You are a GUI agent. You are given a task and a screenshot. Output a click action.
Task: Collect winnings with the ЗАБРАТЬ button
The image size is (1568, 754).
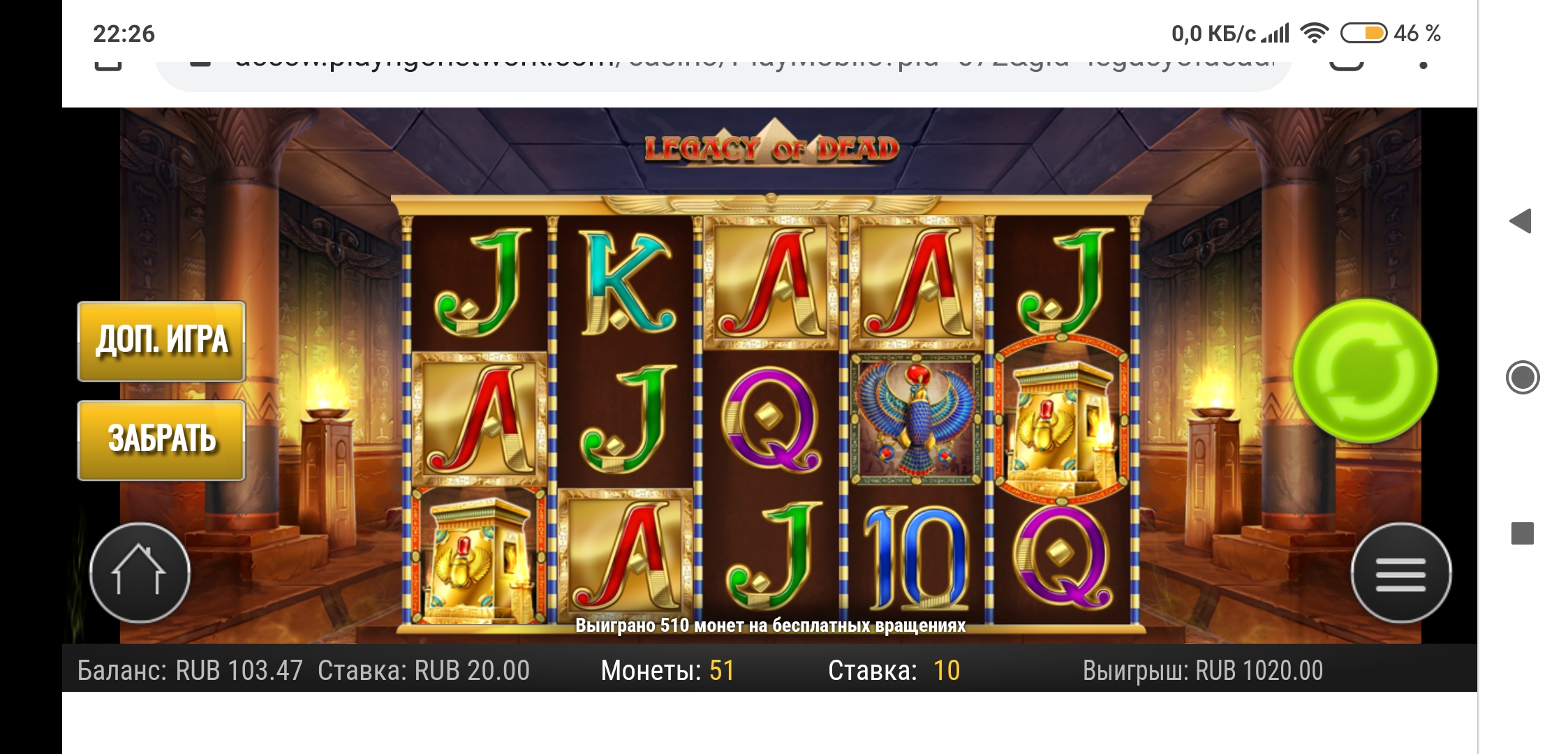pyautogui.click(x=161, y=441)
